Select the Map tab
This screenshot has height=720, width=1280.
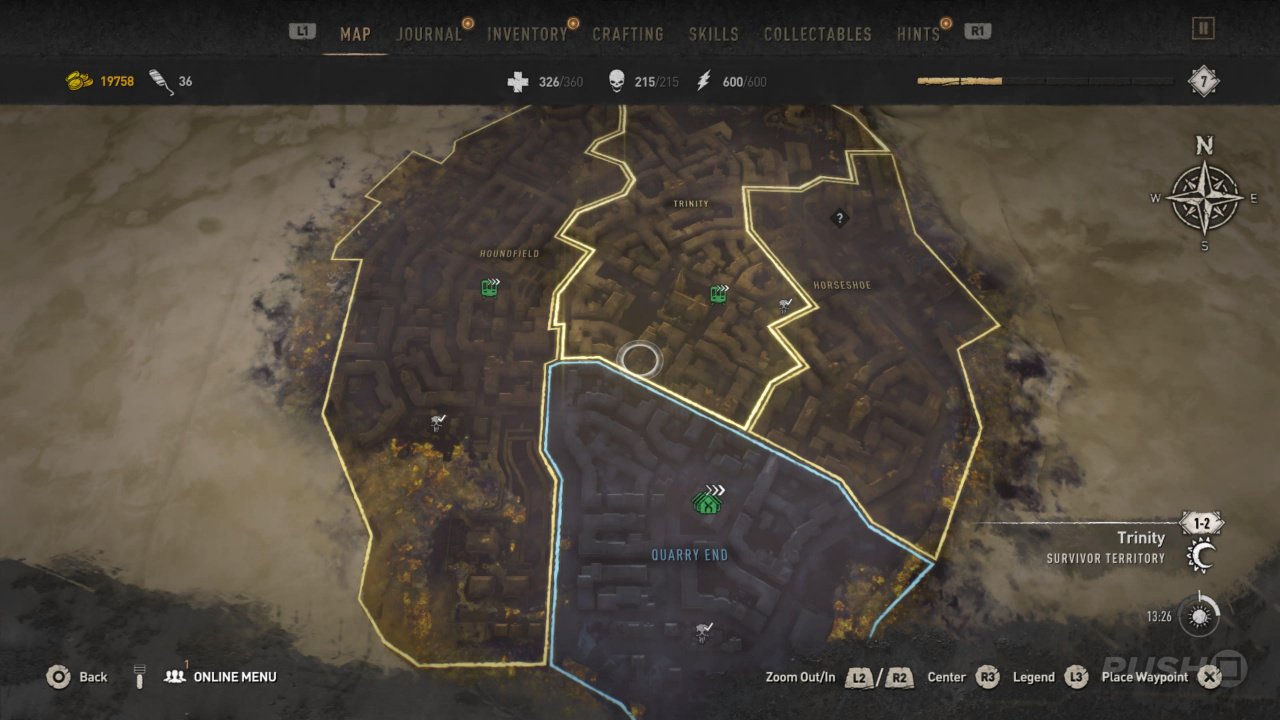355,34
